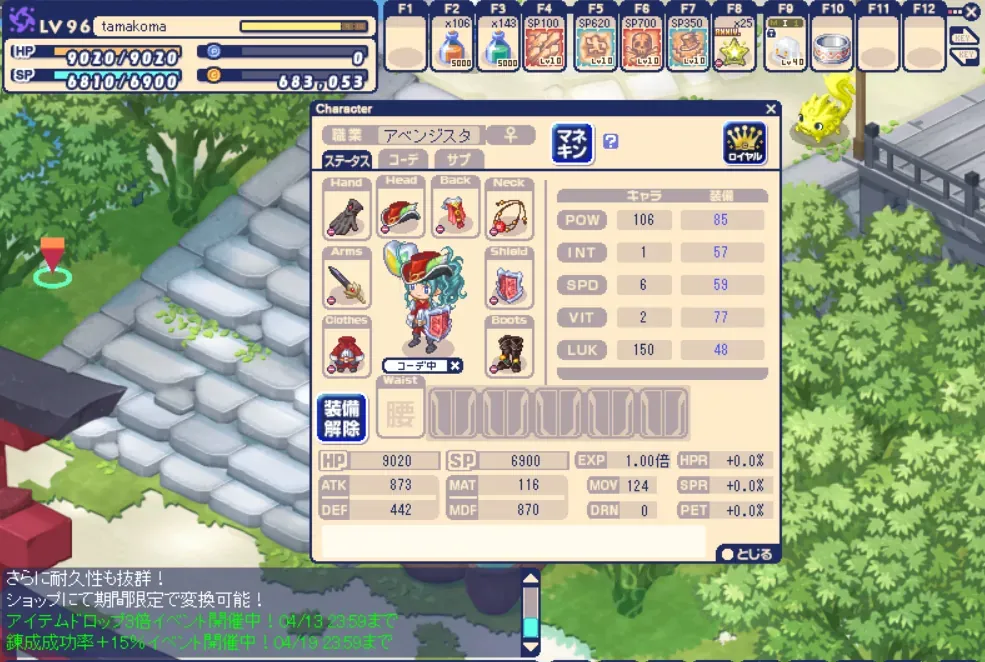Choose the Back equipment slot
The width and height of the screenshot is (985, 662).
coord(455,208)
